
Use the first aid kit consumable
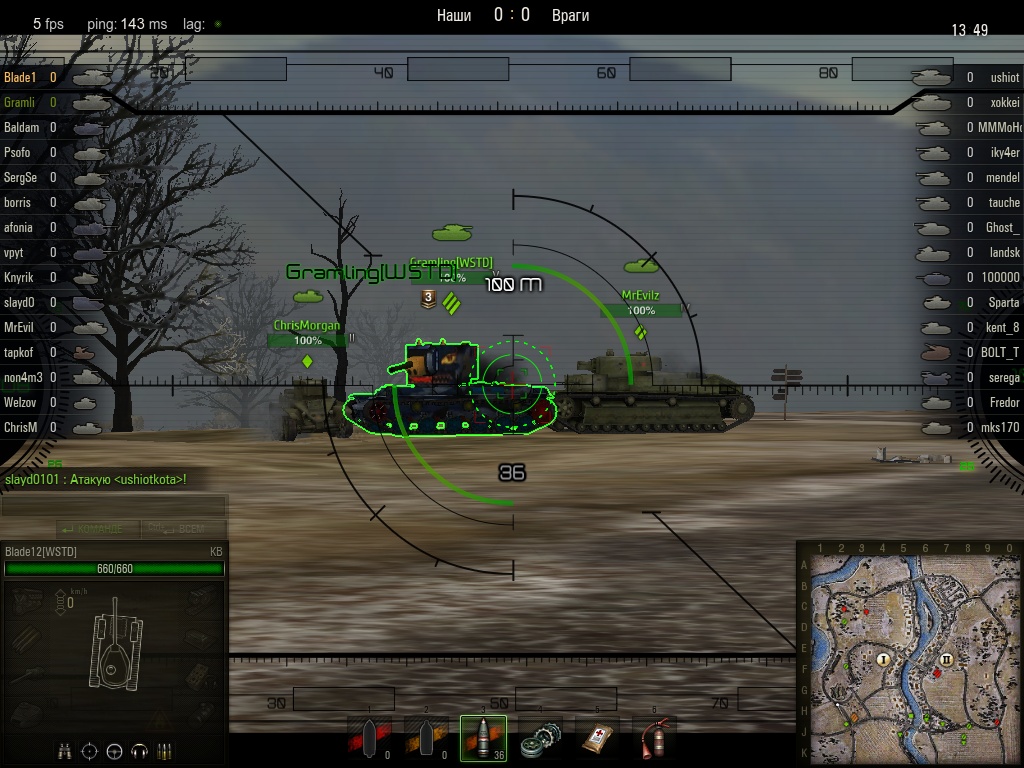[x=597, y=738]
